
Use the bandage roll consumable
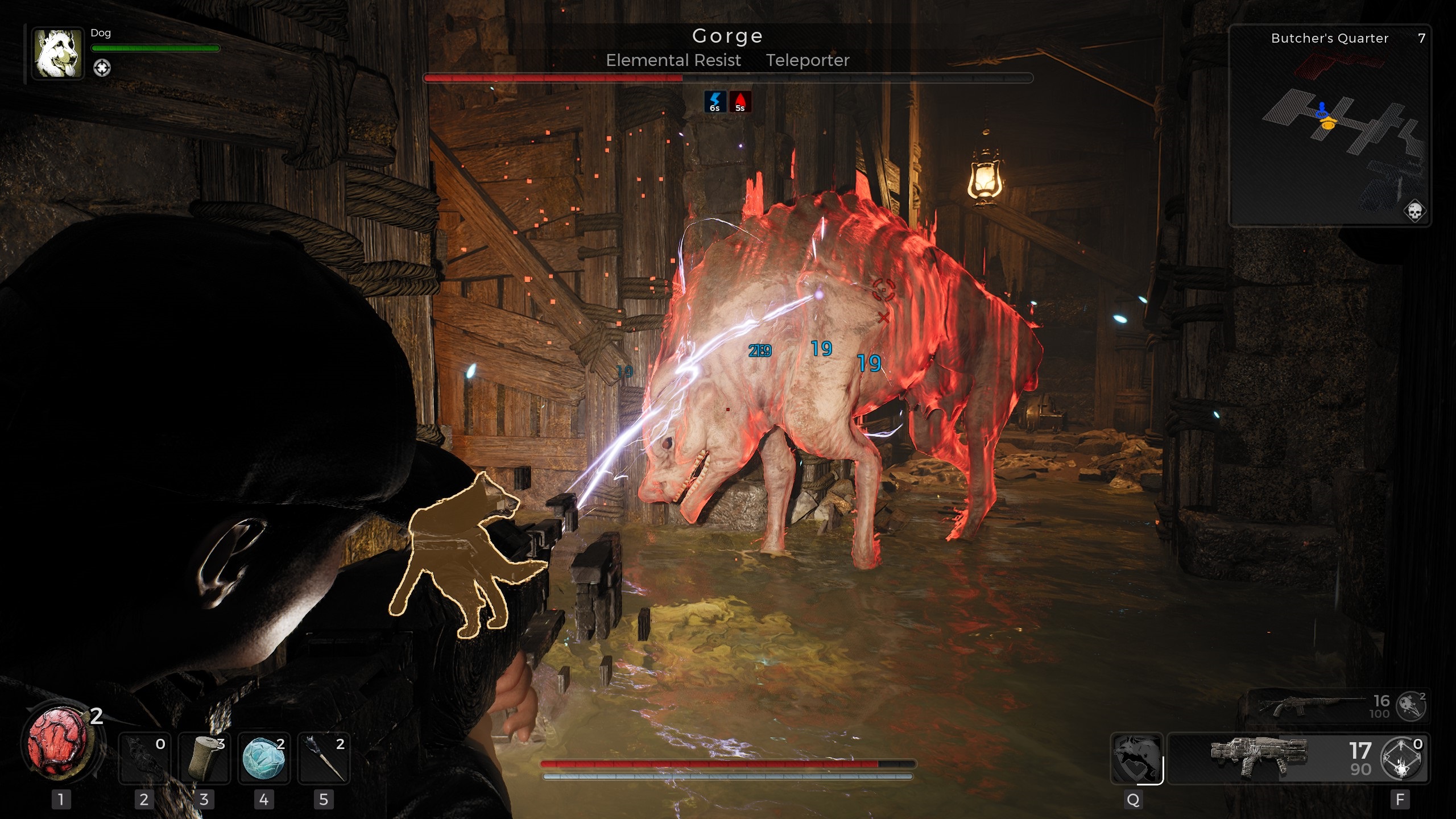[204, 758]
